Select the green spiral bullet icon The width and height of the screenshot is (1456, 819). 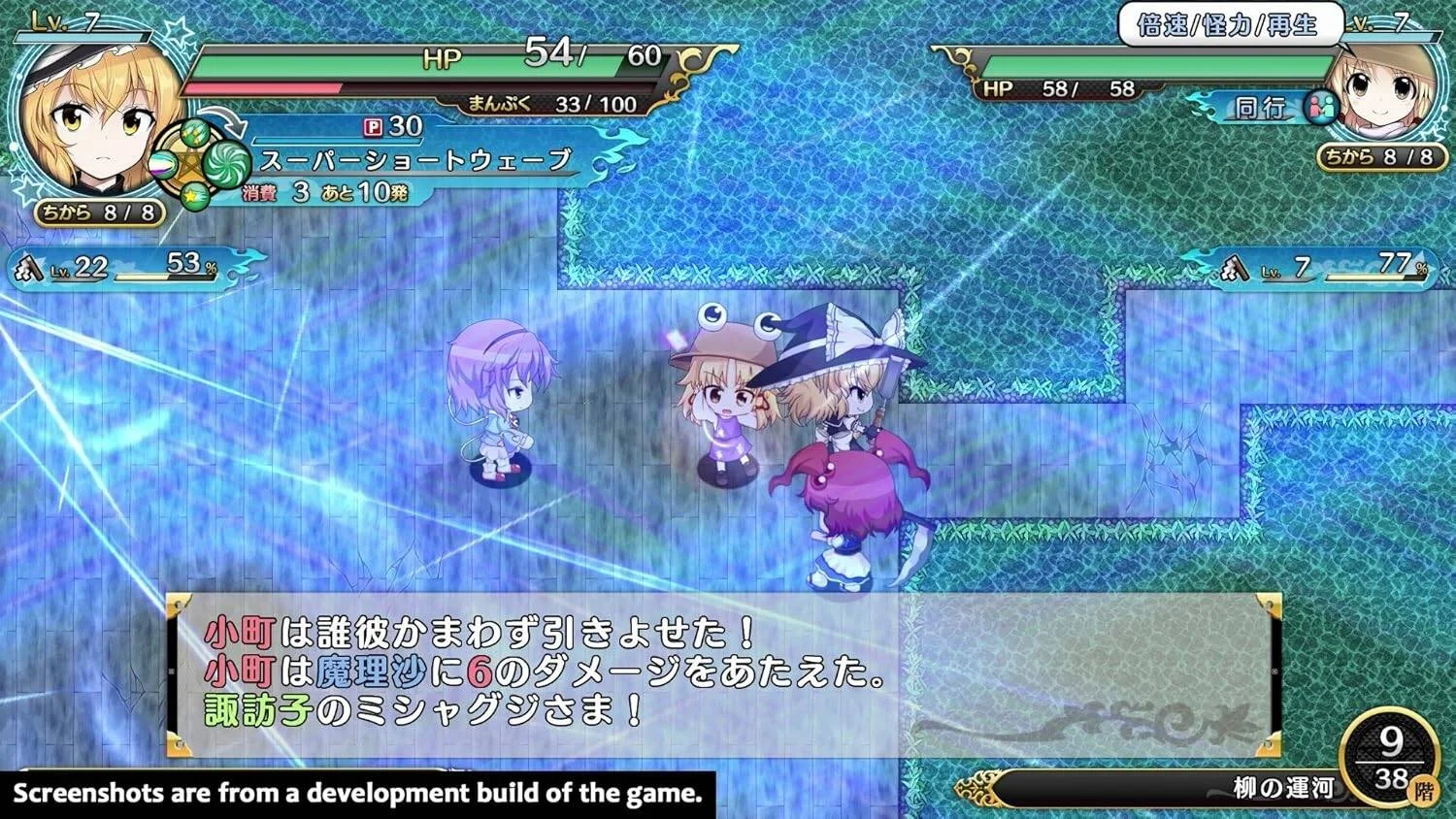225,165
